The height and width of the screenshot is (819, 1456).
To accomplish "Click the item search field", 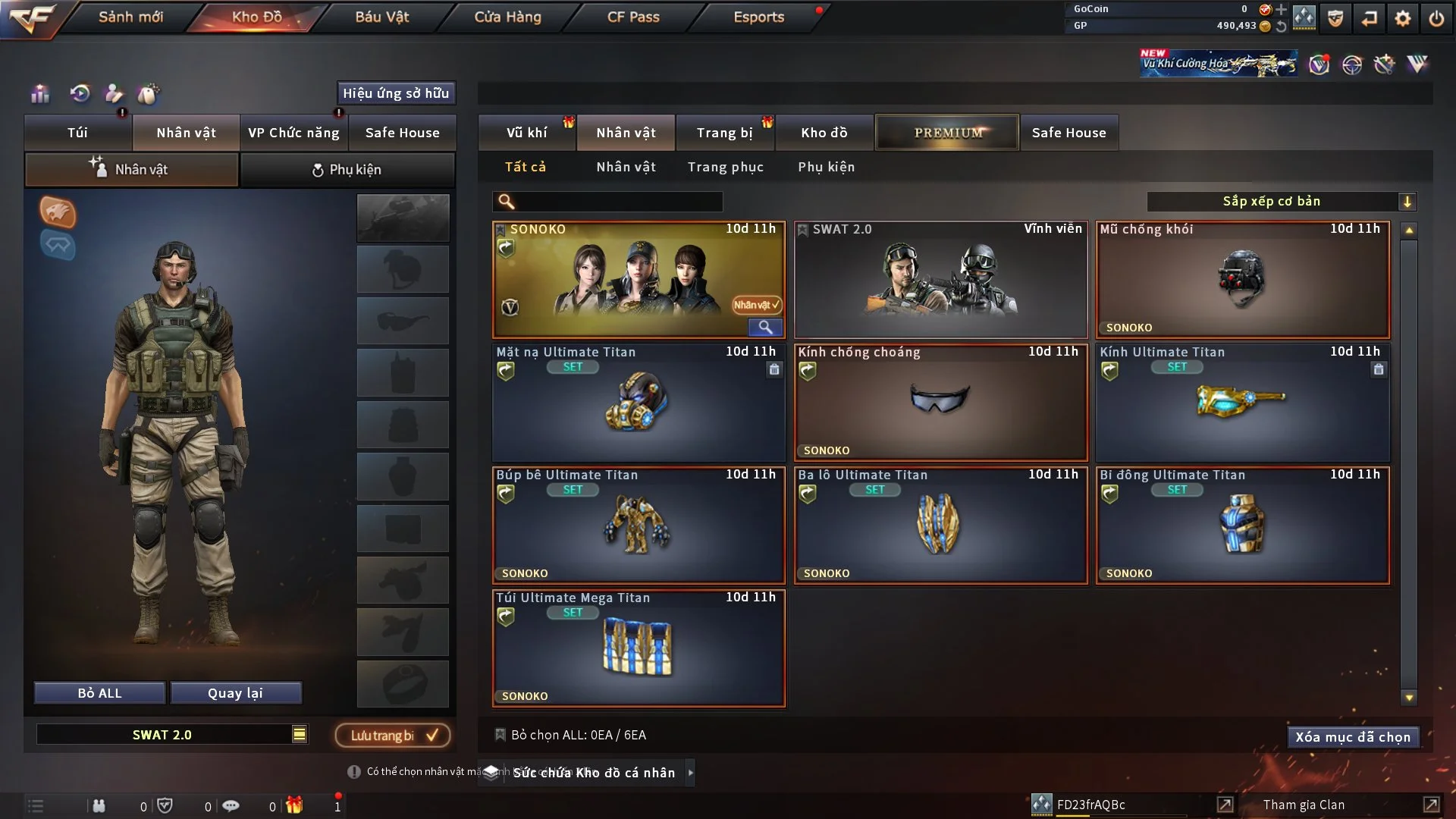I will [x=618, y=202].
